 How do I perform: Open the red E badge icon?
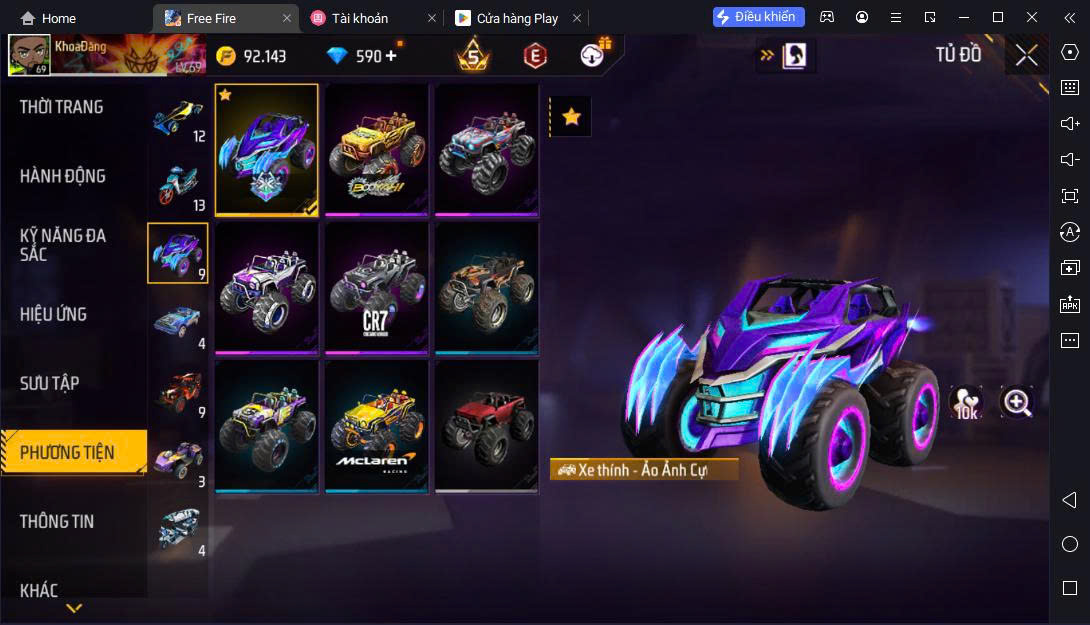click(x=535, y=56)
